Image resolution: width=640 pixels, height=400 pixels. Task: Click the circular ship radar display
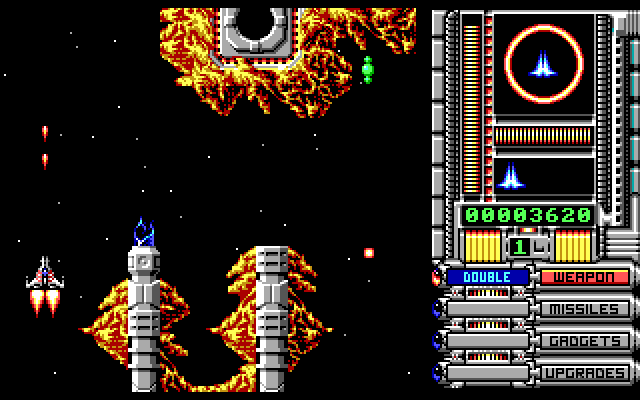tap(543, 65)
